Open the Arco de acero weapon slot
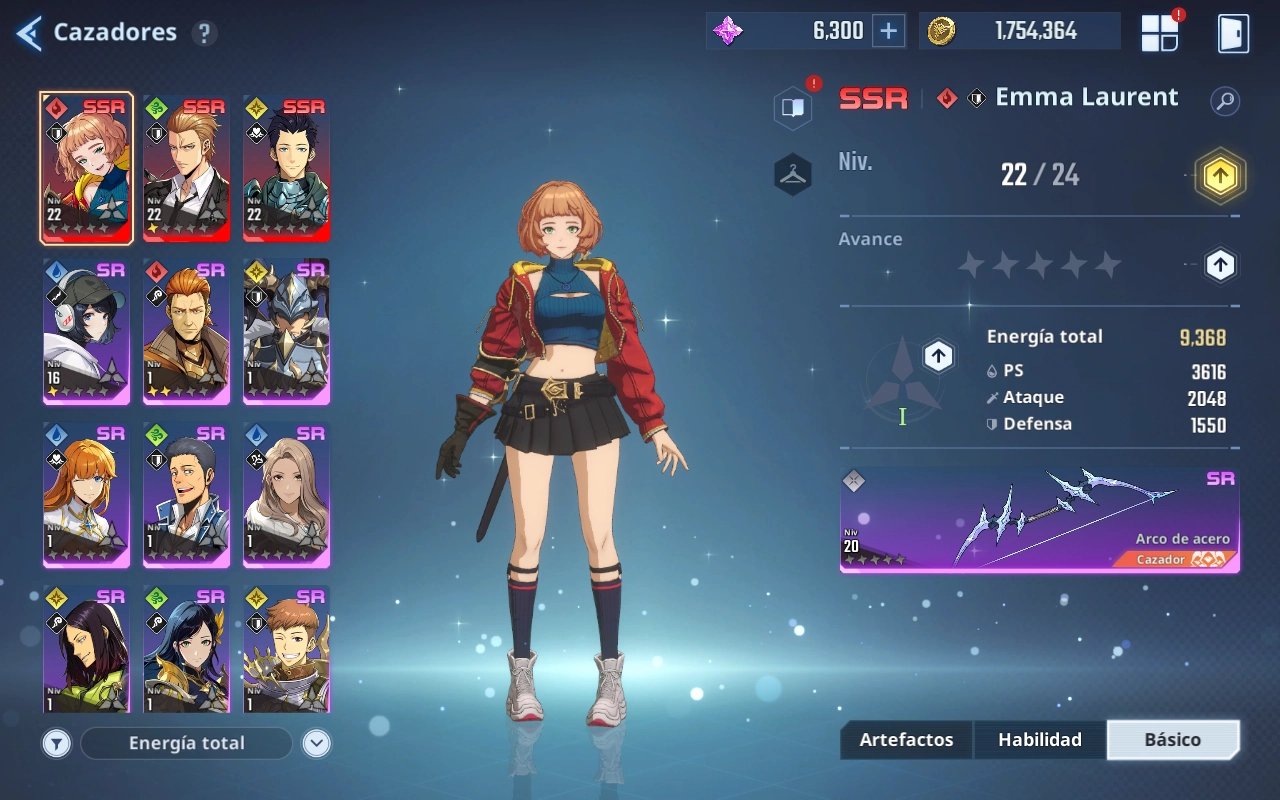 pos(1040,520)
